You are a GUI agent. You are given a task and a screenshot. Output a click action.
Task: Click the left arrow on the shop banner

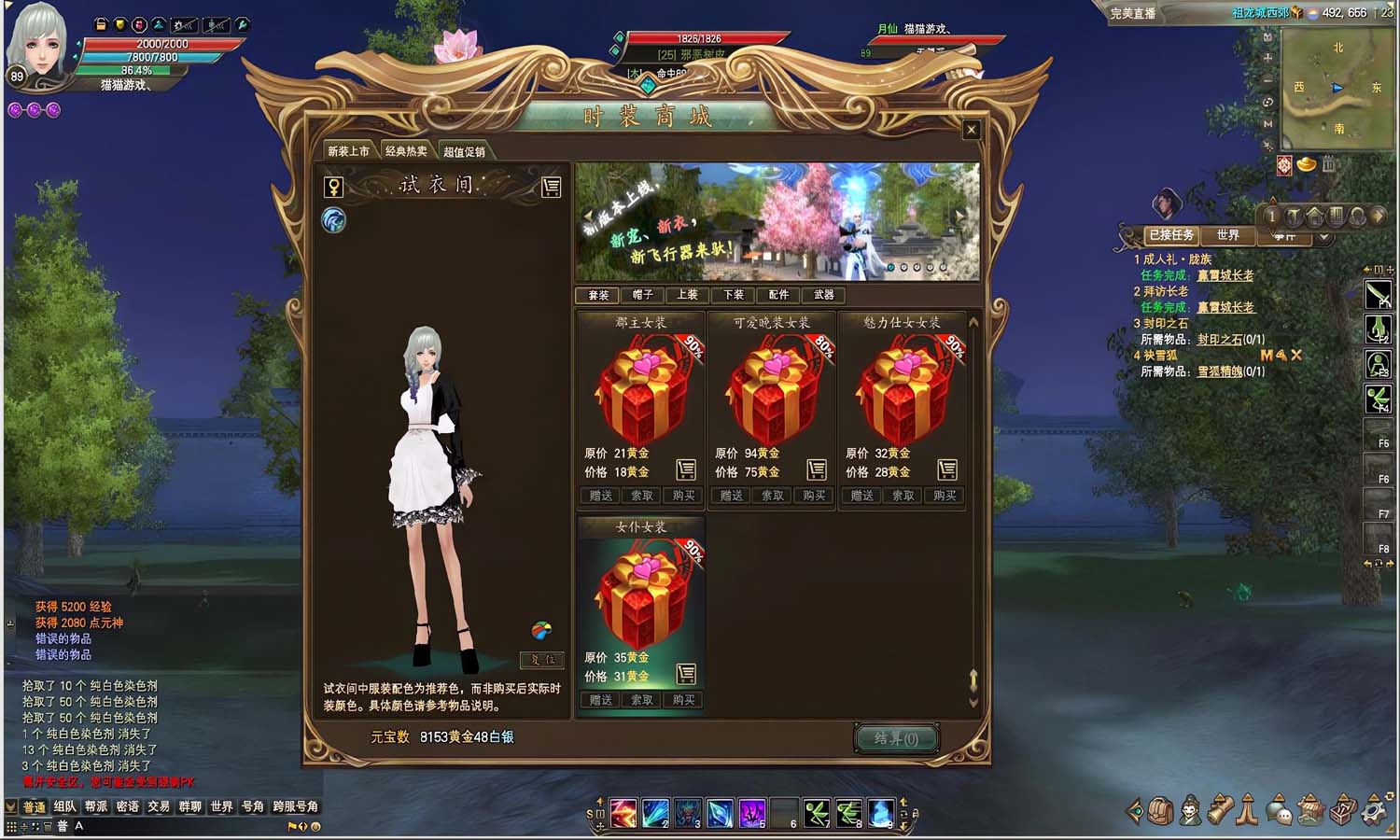point(588,214)
